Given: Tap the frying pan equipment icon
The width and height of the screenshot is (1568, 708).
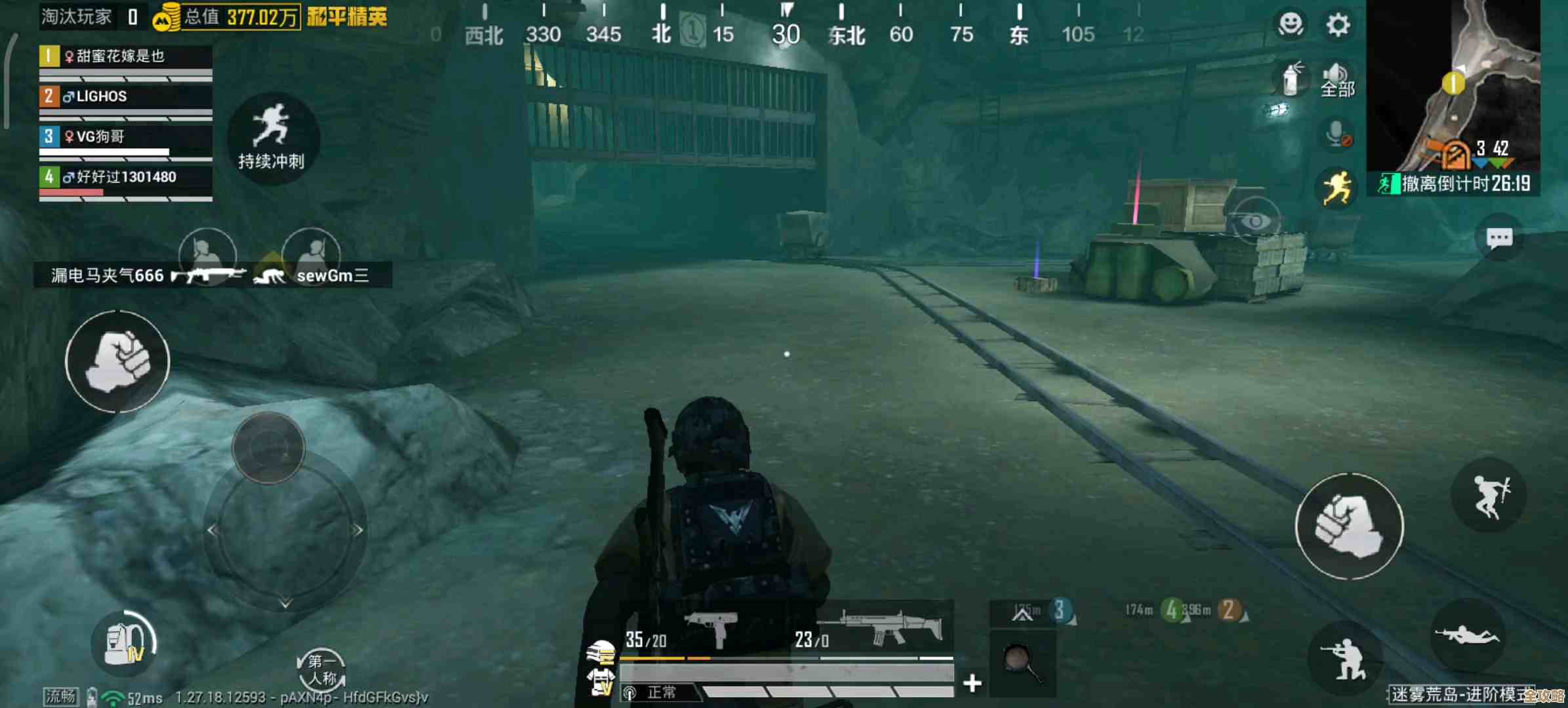Looking at the screenshot, I should click(1023, 663).
